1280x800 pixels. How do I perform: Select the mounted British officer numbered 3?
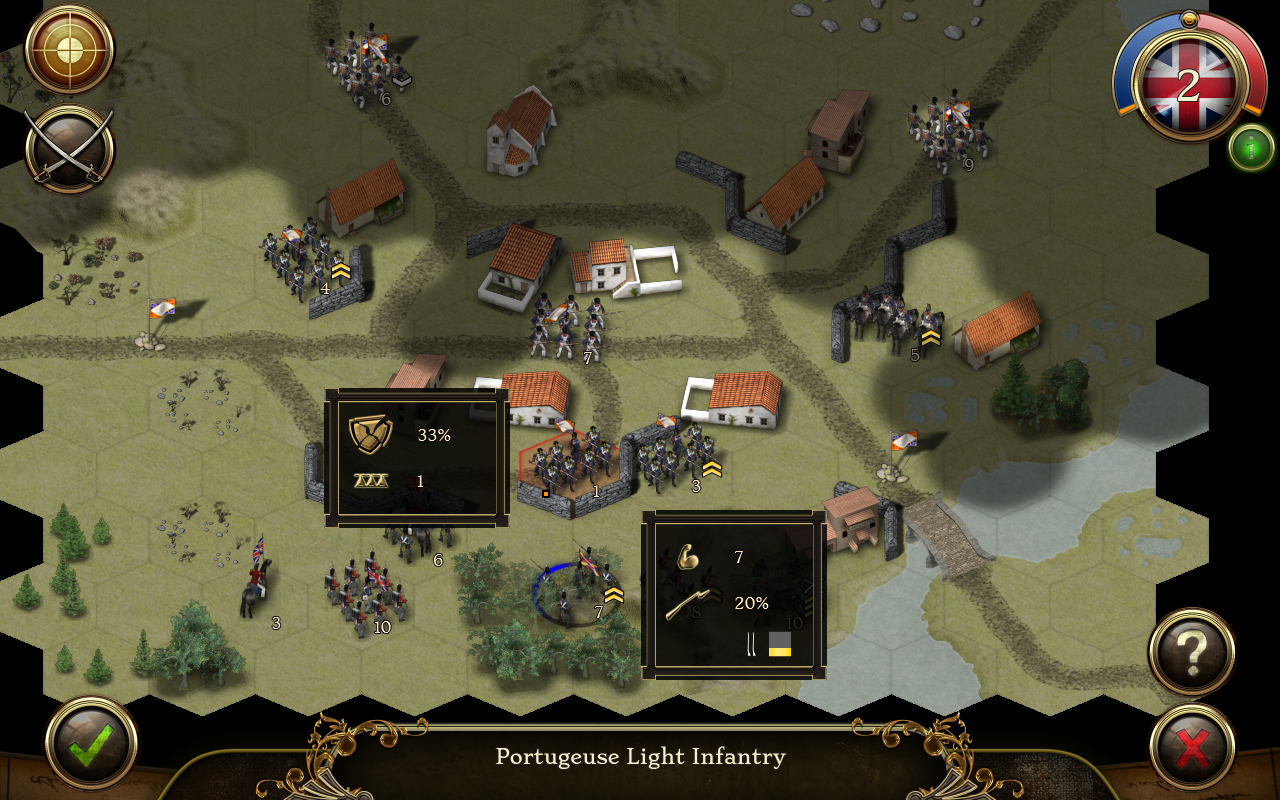[258, 582]
